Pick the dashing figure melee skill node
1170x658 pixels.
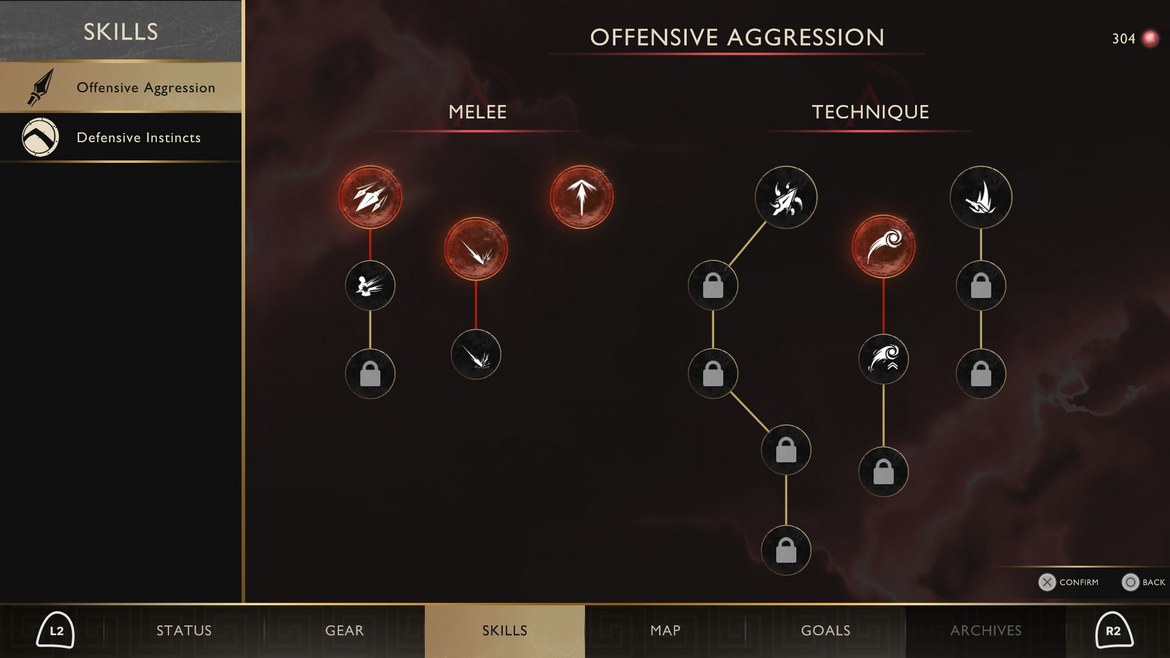click(x=370, y=286)
